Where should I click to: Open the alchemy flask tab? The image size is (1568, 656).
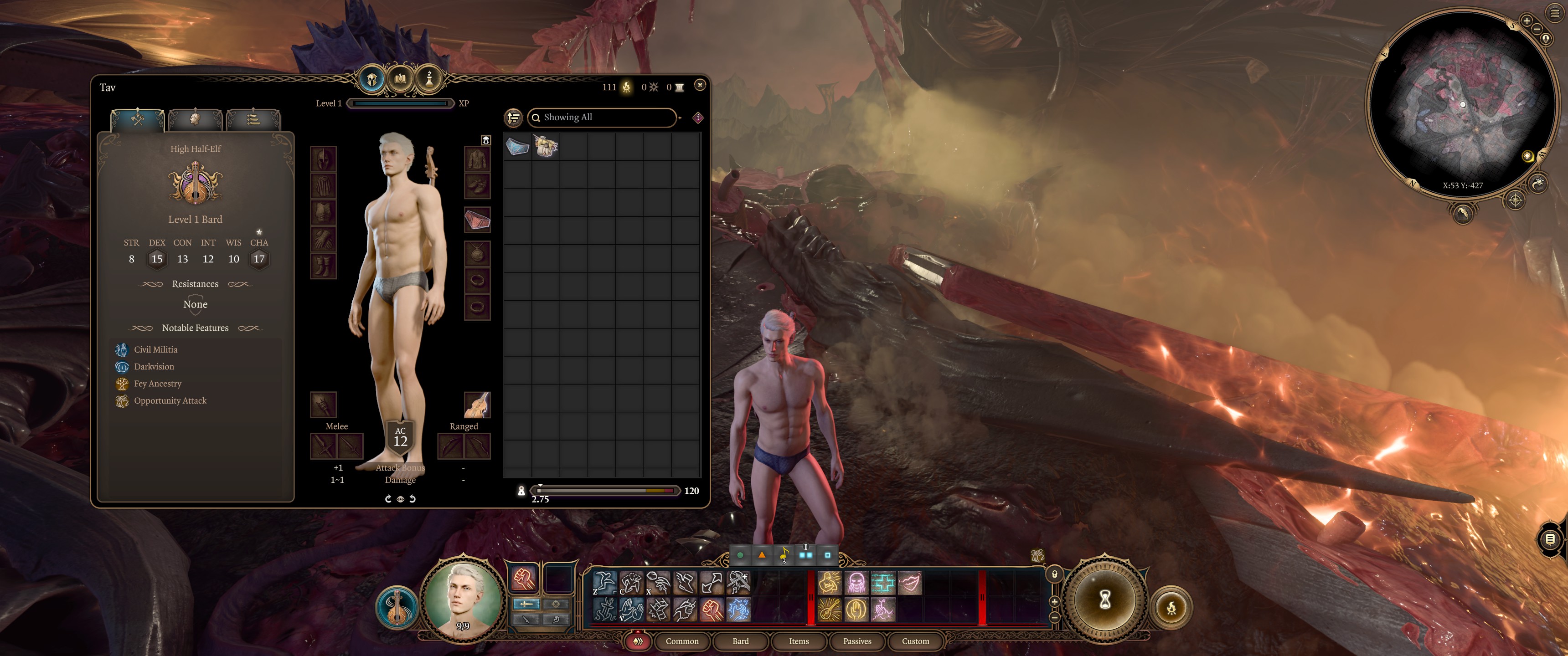(x=428, y=79)
